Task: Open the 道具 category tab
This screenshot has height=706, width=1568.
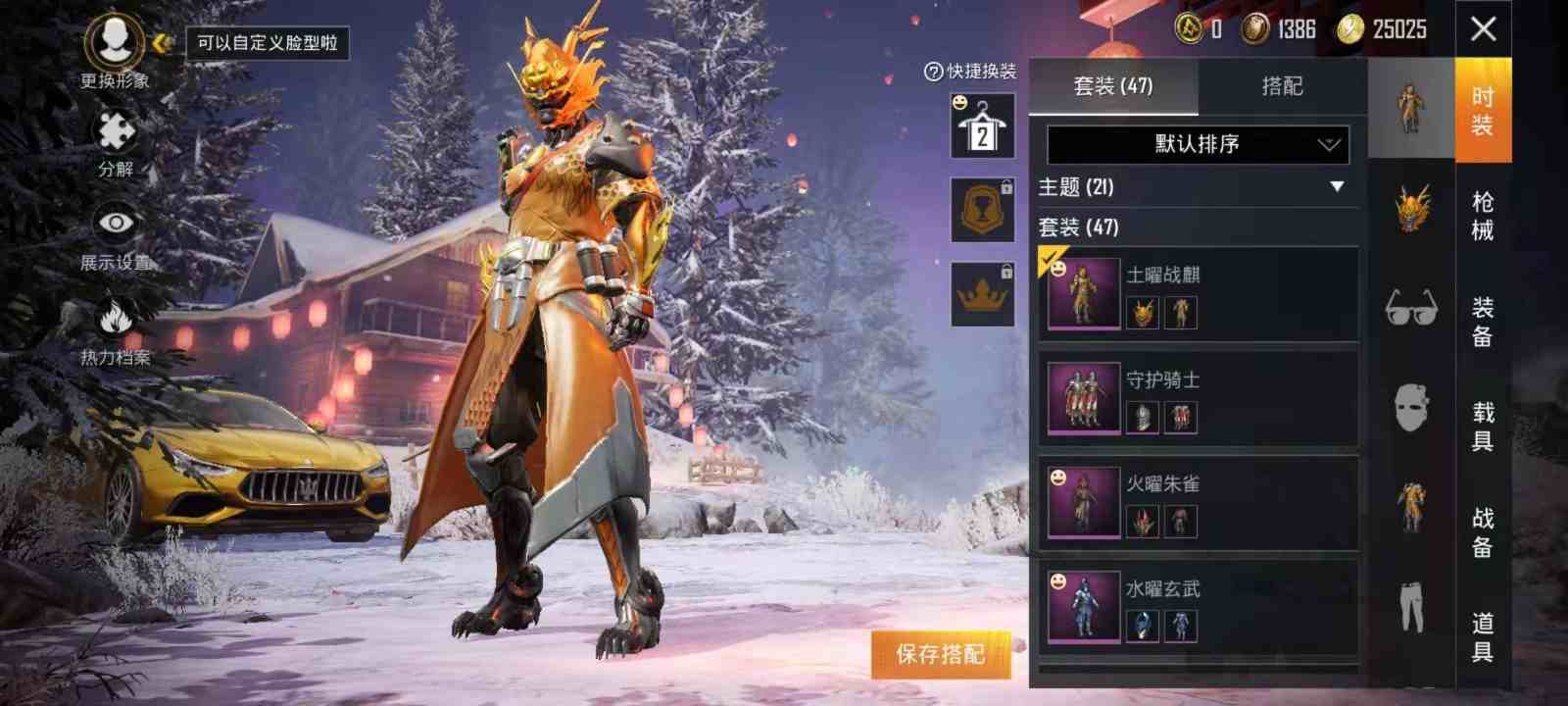Action: pos(1483,637)
